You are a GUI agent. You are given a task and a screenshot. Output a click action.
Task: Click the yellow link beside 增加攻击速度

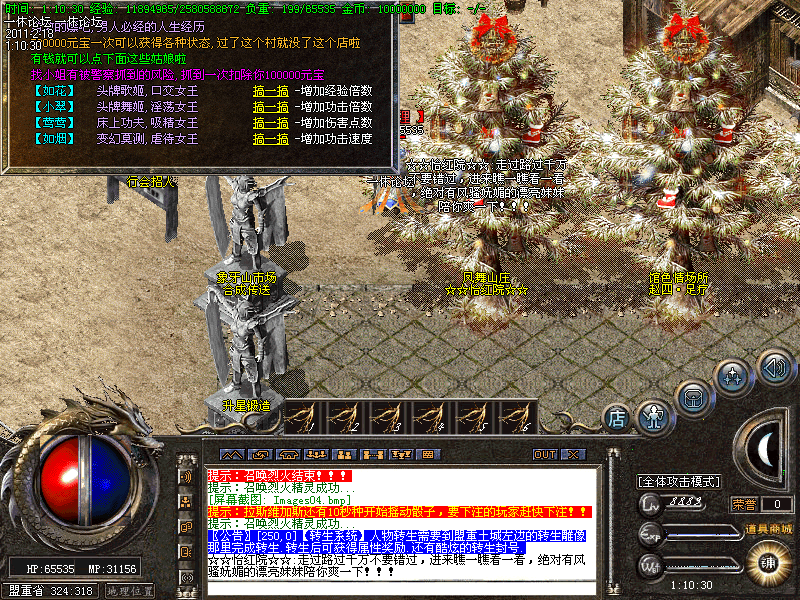pyautogui.click(x=272, y=138)
